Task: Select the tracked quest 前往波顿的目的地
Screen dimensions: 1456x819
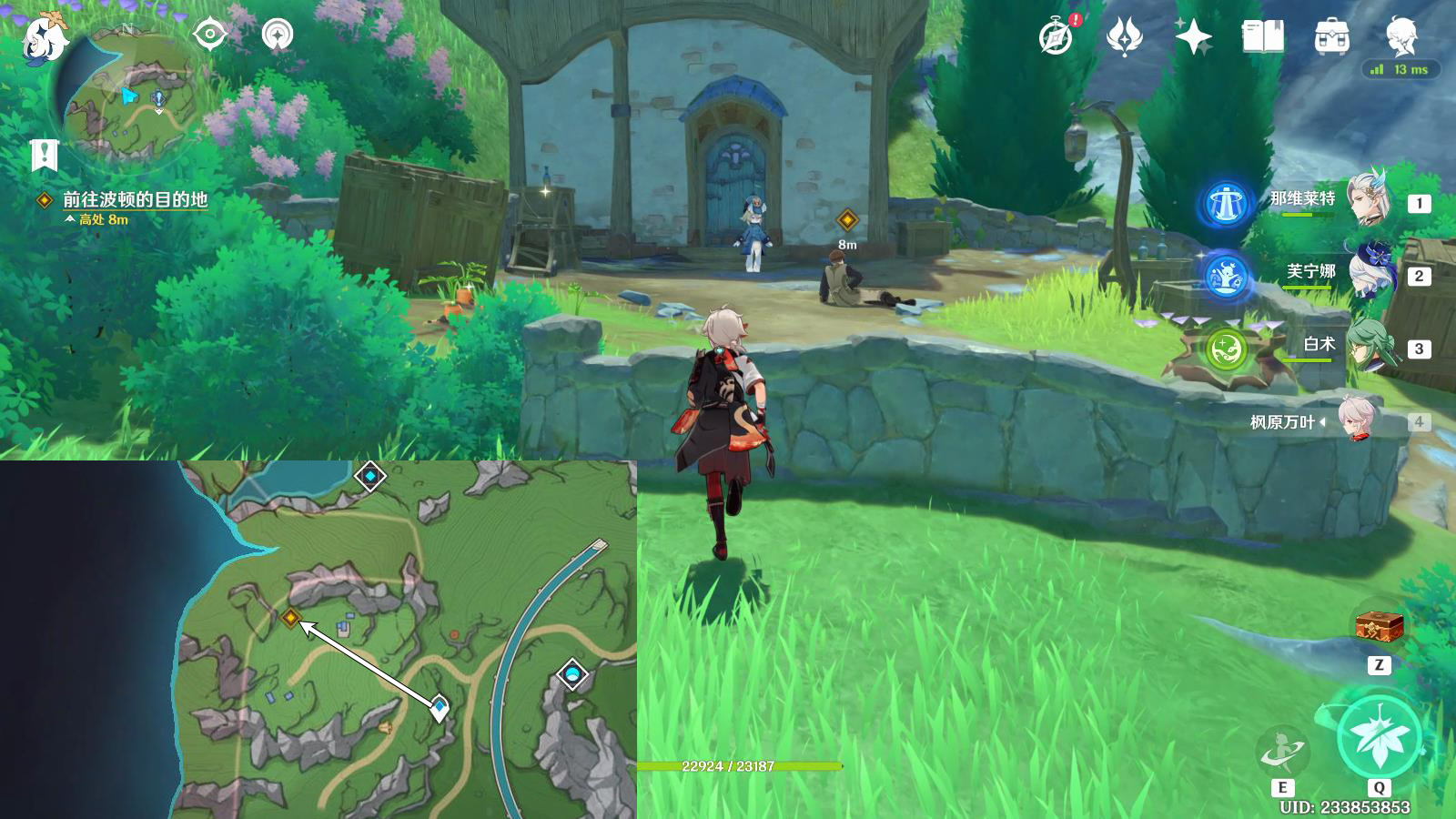Action: coord(135,199)
